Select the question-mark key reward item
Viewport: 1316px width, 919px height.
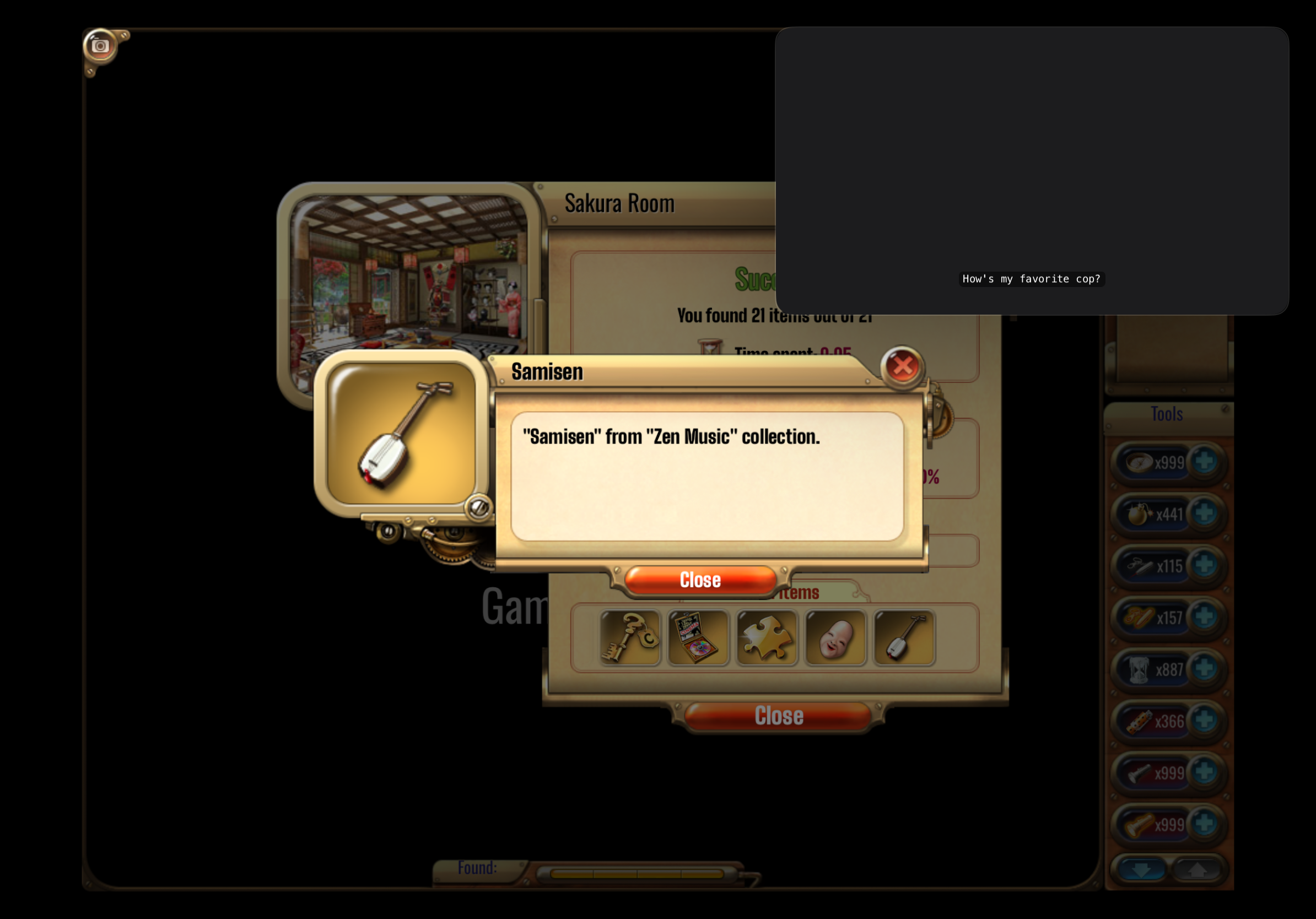pyautogui.click(x=630, y=637)
